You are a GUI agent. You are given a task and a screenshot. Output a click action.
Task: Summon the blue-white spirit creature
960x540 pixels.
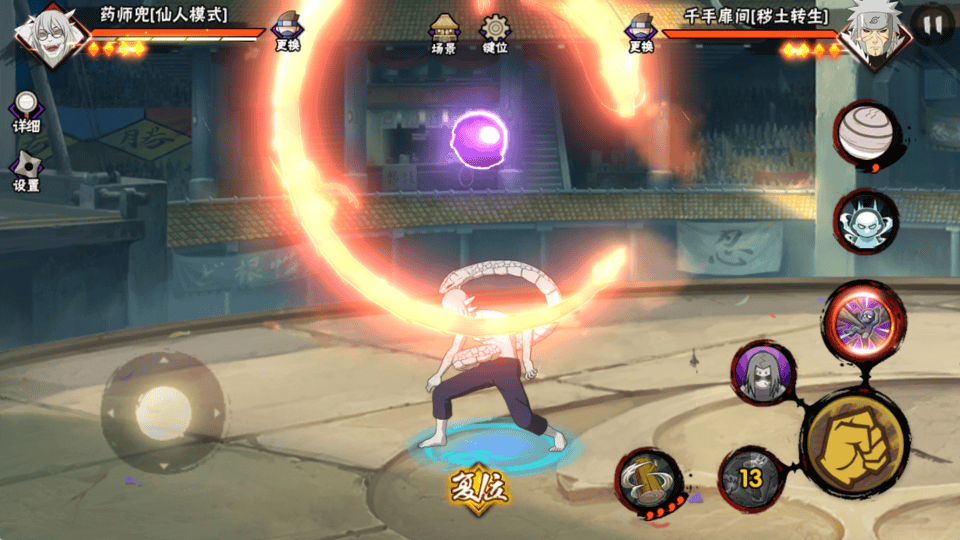point(866,221)
